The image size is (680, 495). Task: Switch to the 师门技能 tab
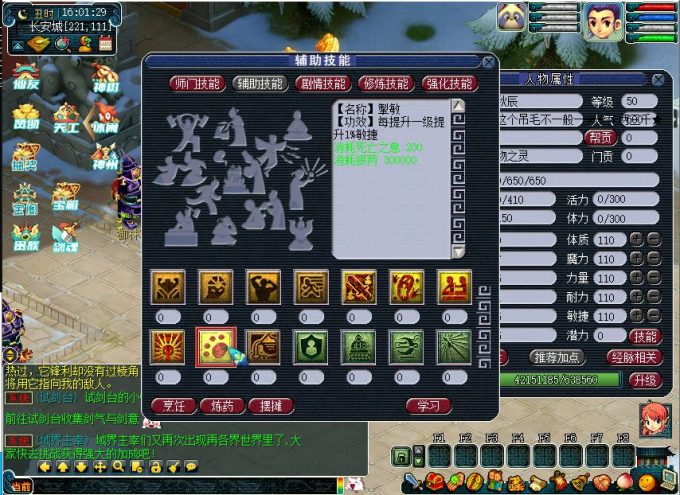pyautogui.click(x=195, y=84)
